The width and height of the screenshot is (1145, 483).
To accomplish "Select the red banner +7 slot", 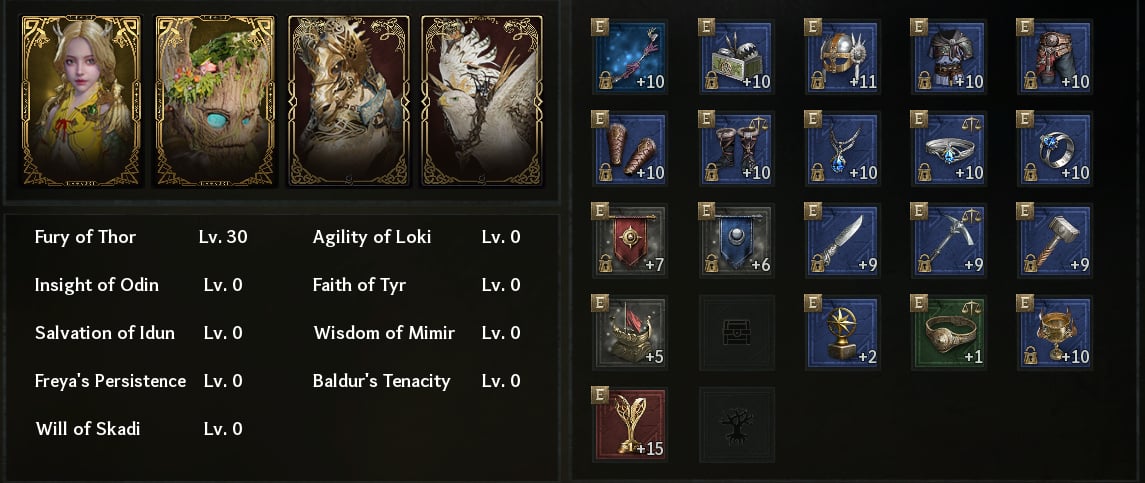I will click(x=630, y=240).
